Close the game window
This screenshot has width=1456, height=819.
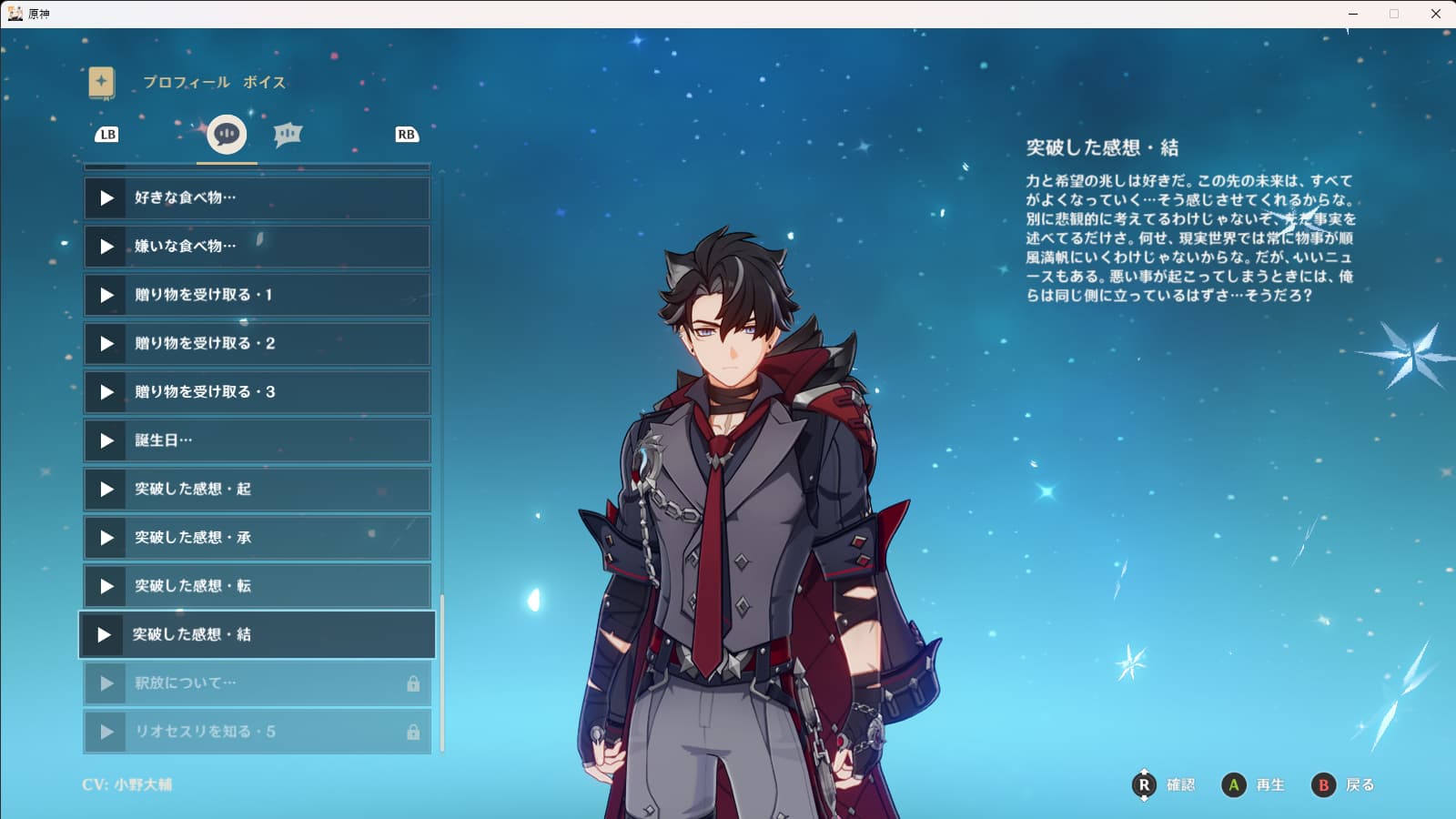pos(1436,14)
